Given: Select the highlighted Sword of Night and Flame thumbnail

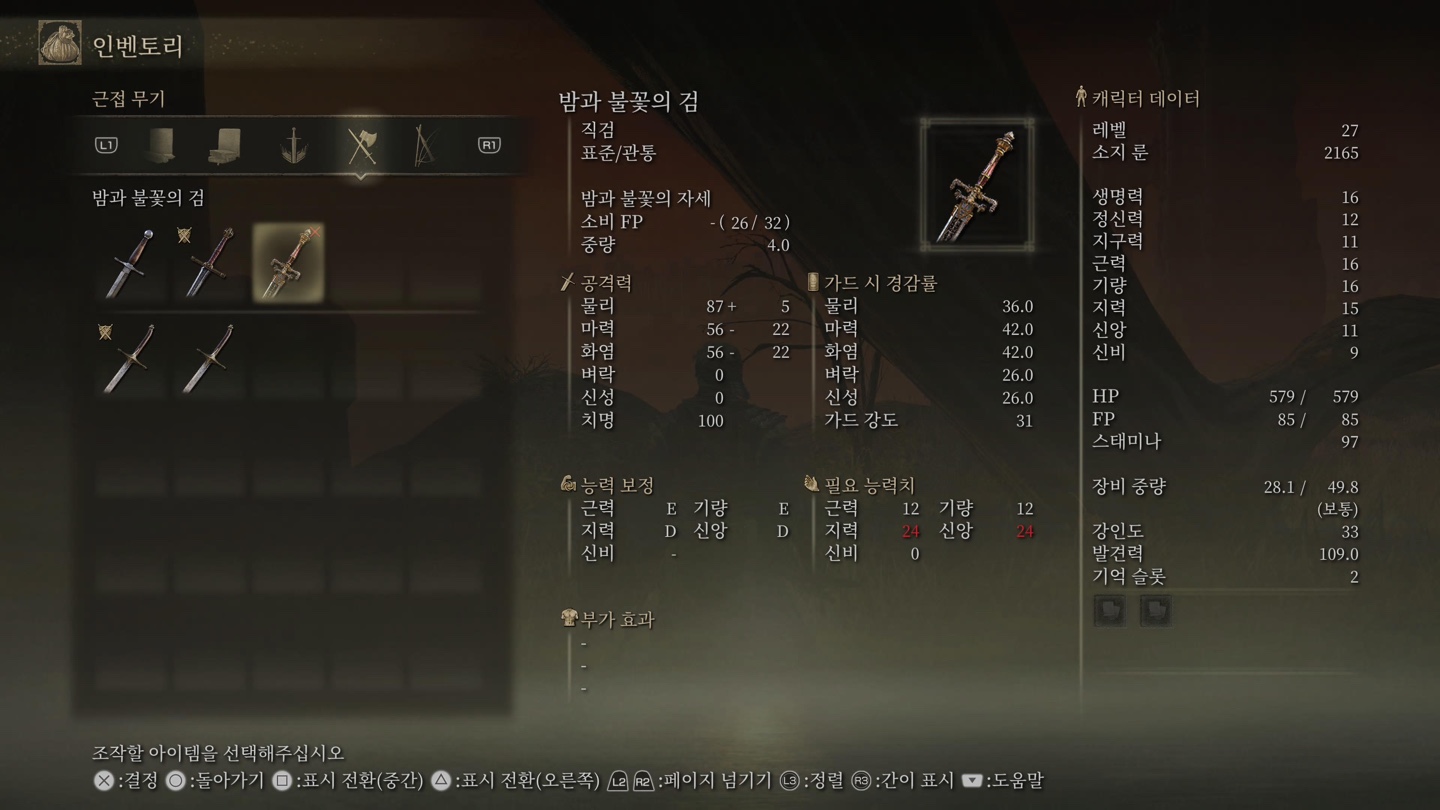Looking at the screenshot, I should click(289, 262).
